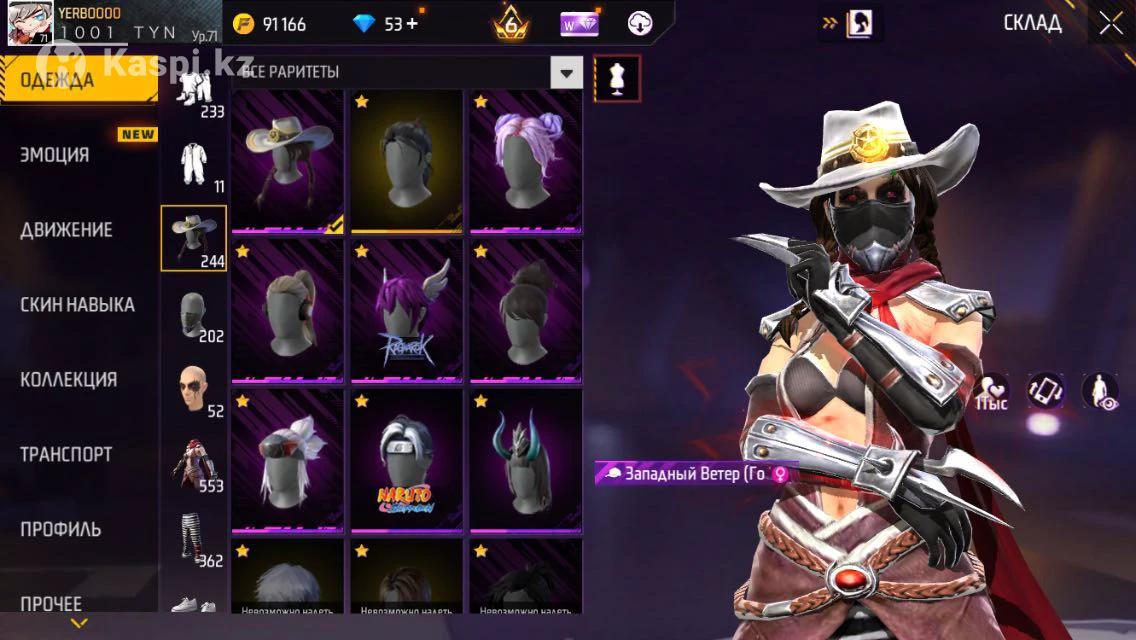Open the Профиль tab

(60, 529)
